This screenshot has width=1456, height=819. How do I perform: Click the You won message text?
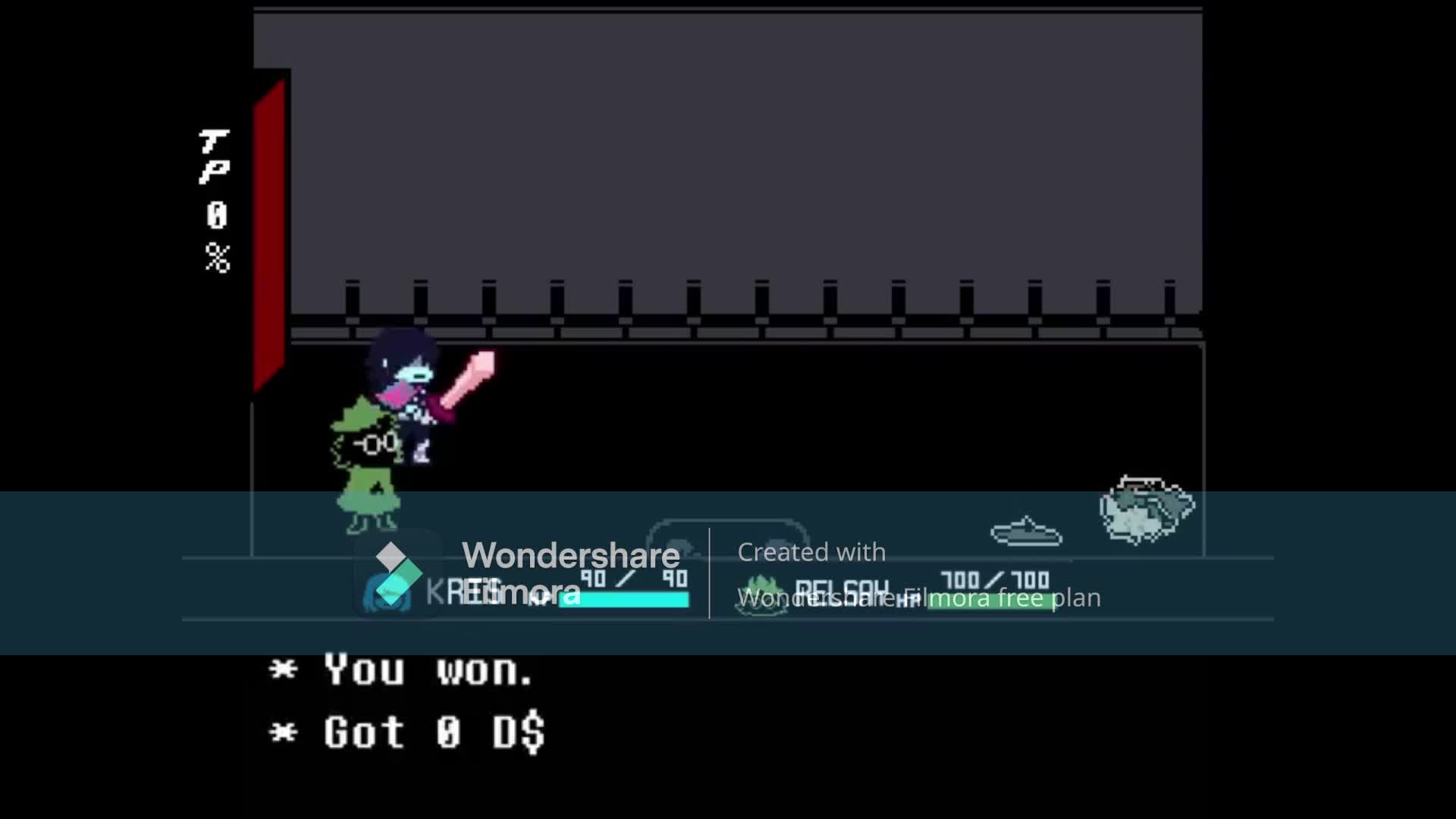tap(428, 670)
